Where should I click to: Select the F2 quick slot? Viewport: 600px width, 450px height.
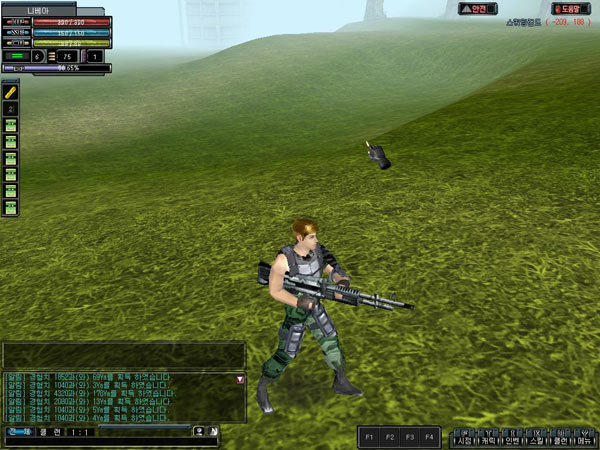tap(389, 437)
